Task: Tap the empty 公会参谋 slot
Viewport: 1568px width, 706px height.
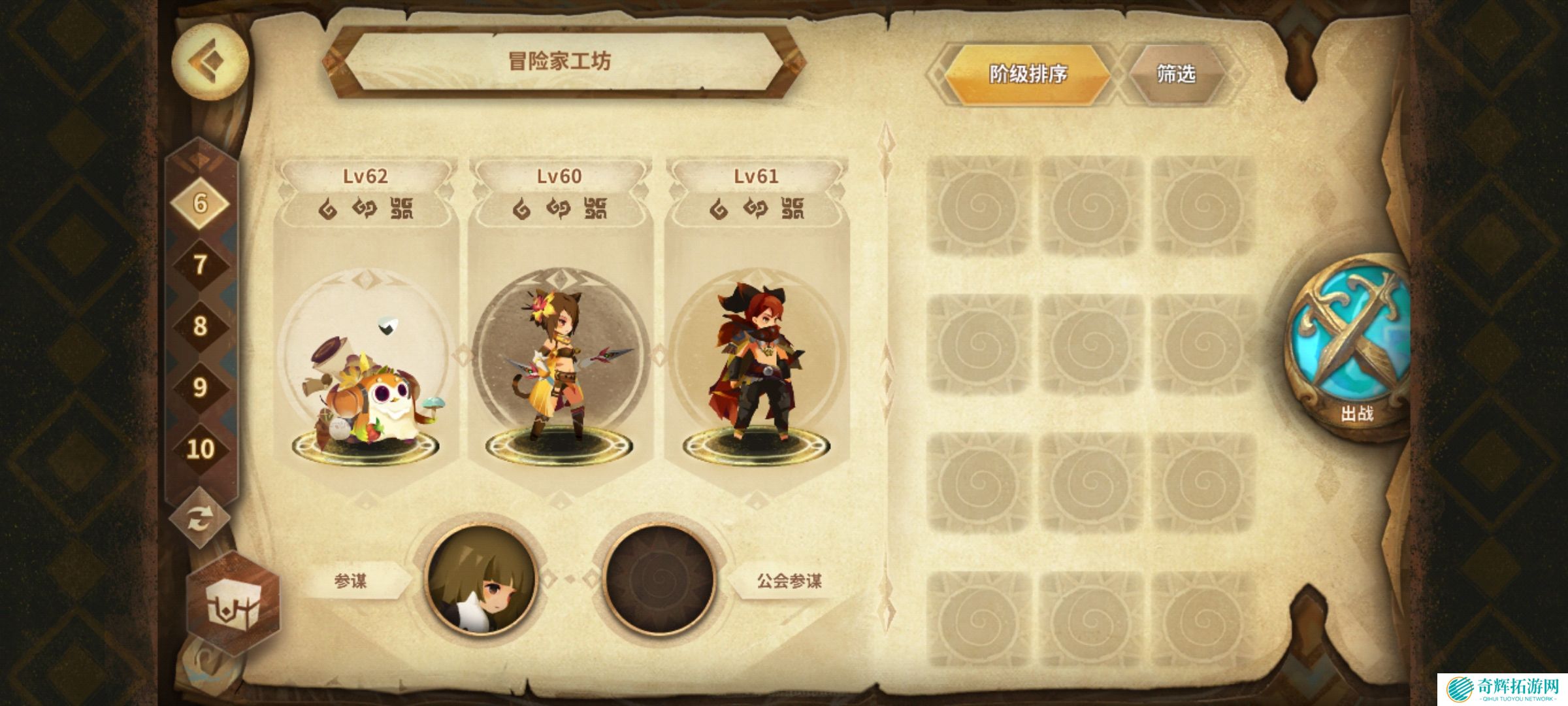Action: point(659,580)
